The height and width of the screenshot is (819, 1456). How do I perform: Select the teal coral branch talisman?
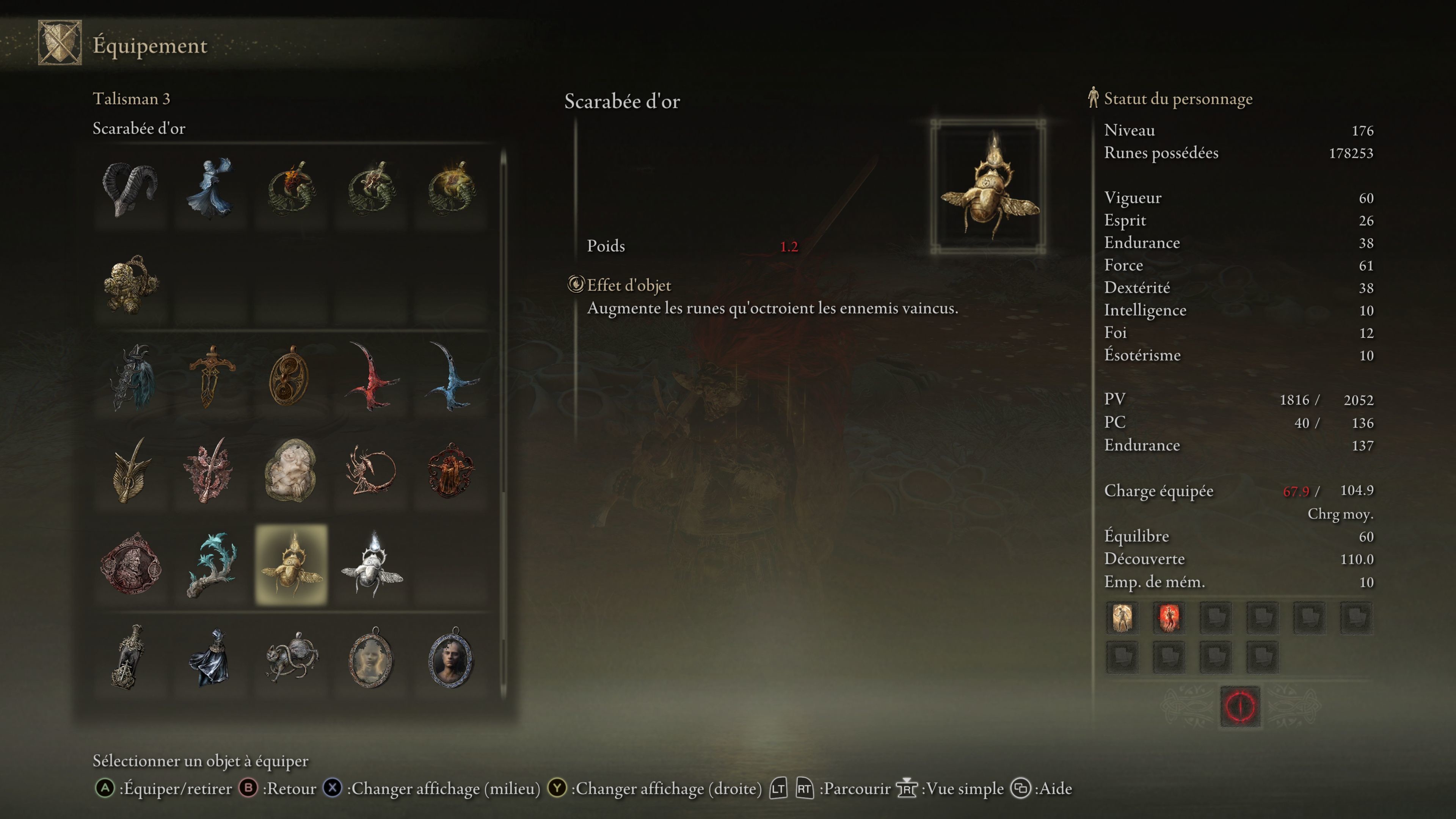[210, 565]
